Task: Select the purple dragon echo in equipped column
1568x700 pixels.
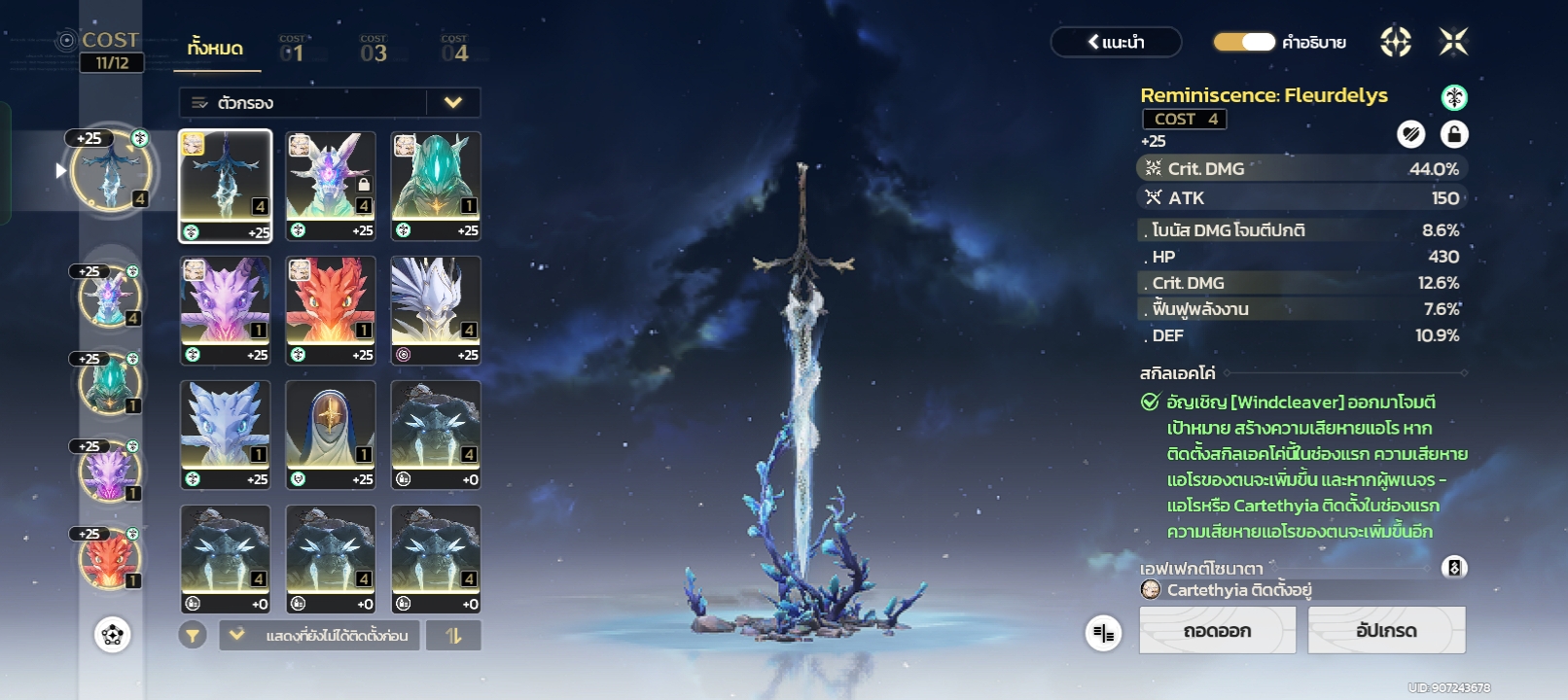Action: pyautogui.click(x=109, y=472)
